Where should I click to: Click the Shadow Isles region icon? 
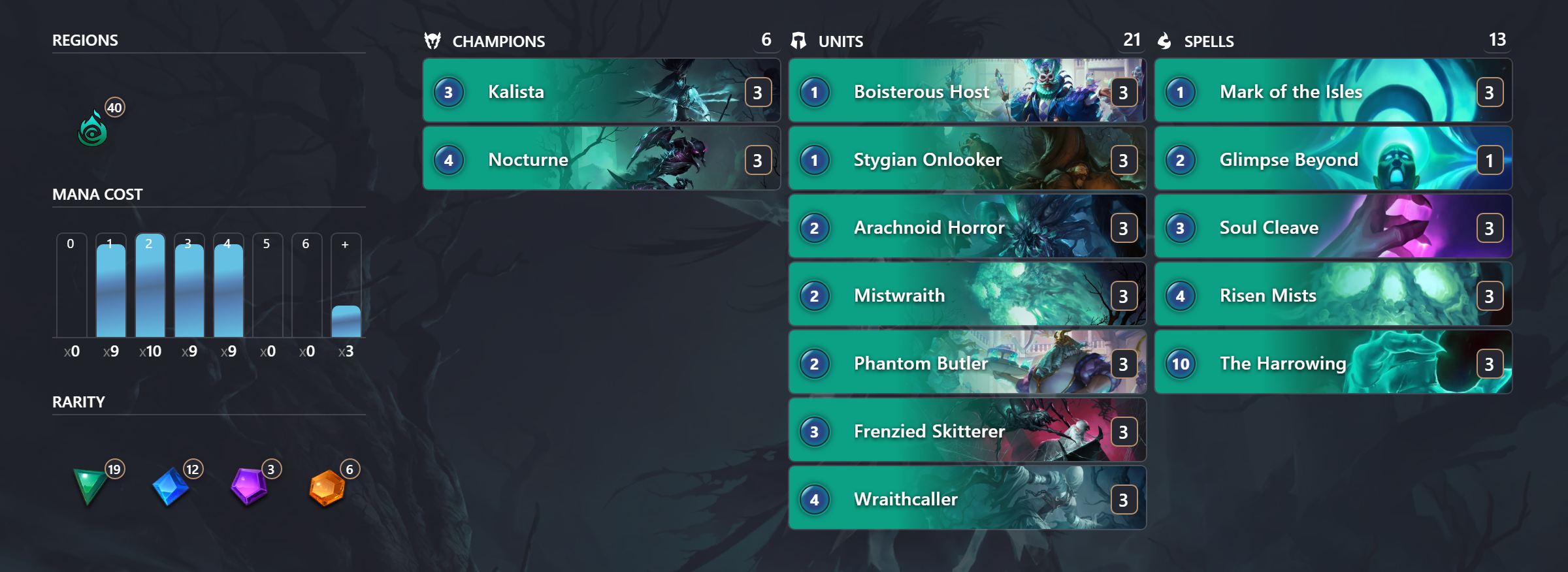pyautogui.click(x=93, y=129)
